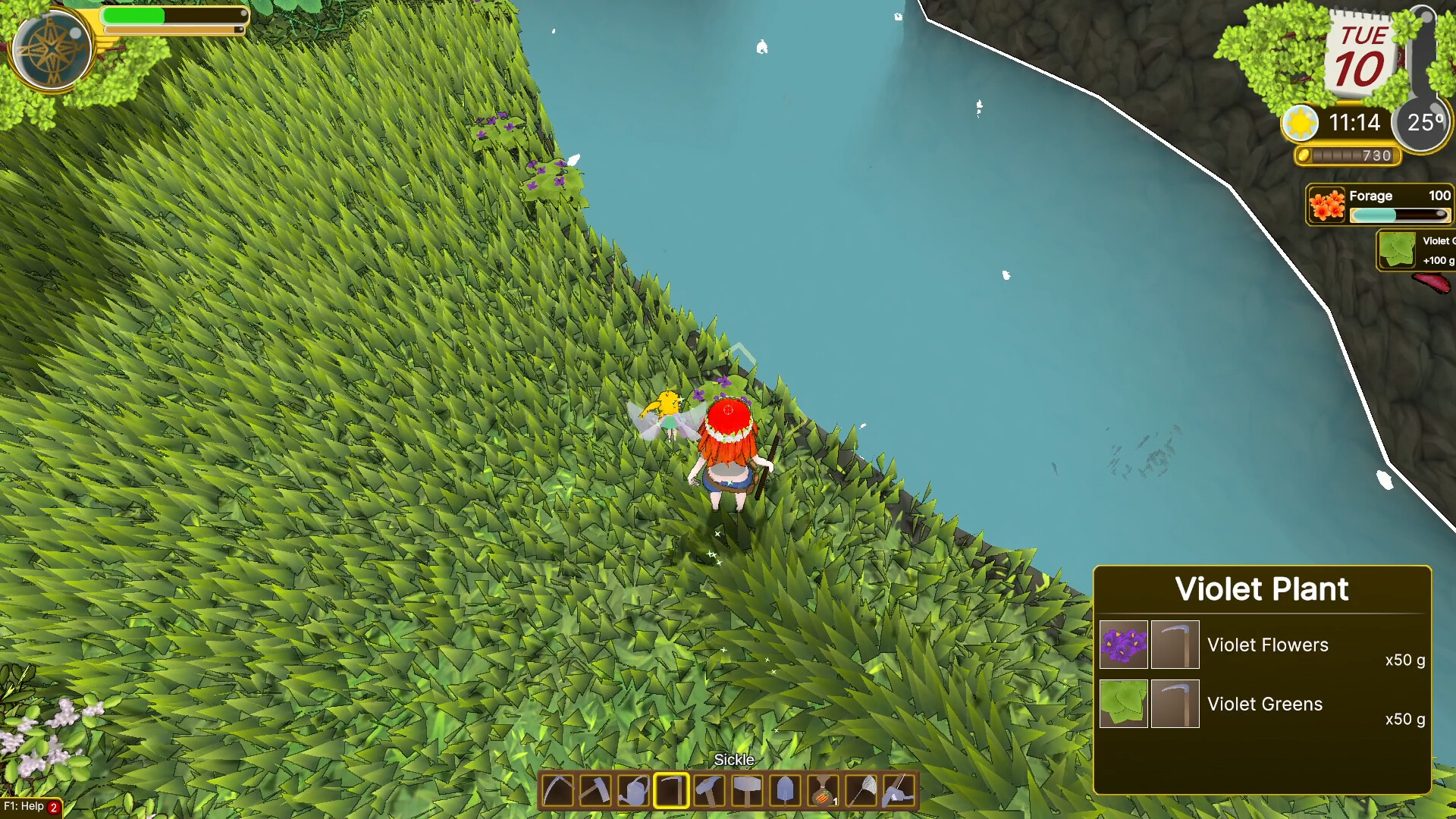The image size is (1456, 819).
Task: Select the watering can tool
Action: click(633, 790)
